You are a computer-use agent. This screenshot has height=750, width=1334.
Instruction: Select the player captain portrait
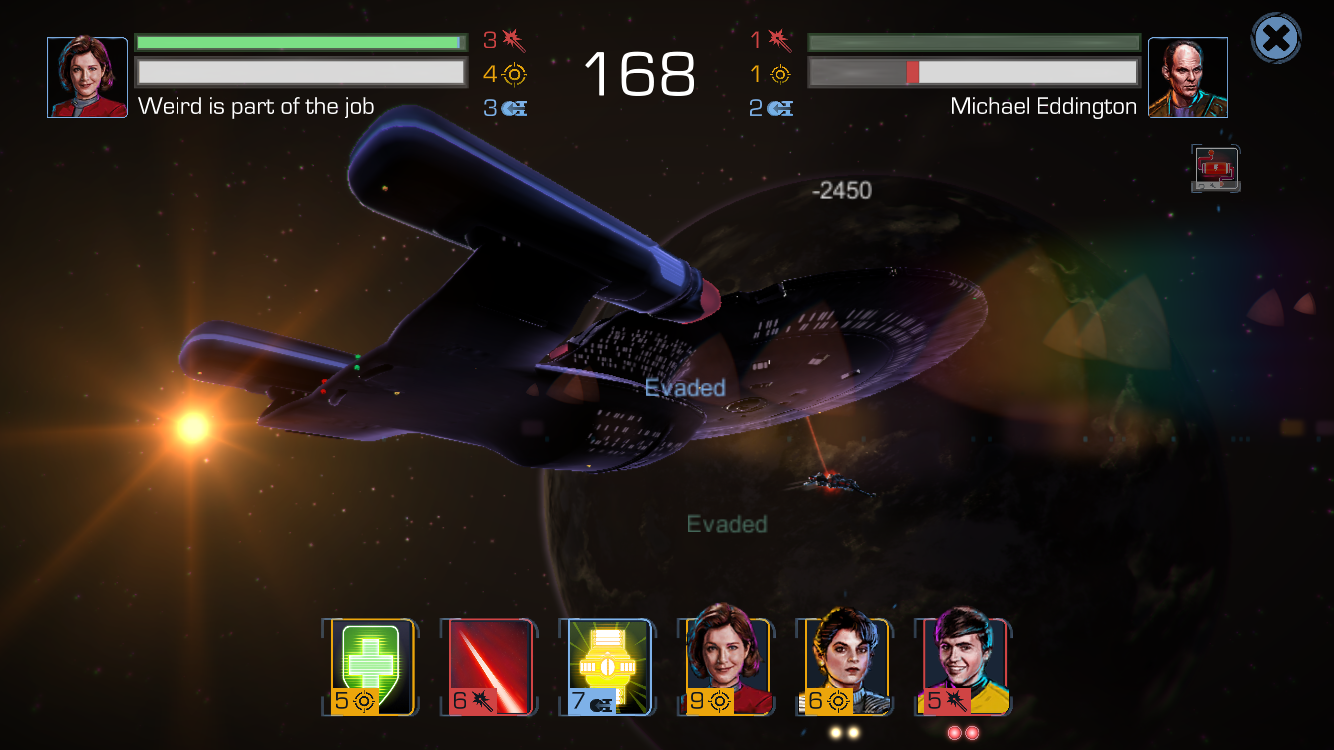88,78
